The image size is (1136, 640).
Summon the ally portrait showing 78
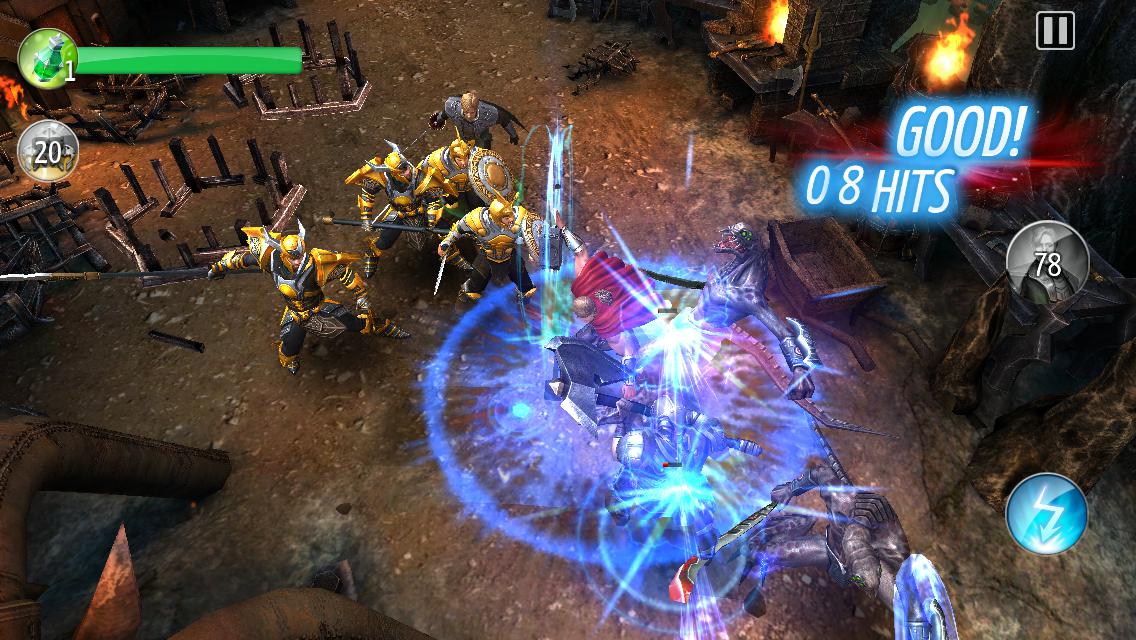point(1047,261)
